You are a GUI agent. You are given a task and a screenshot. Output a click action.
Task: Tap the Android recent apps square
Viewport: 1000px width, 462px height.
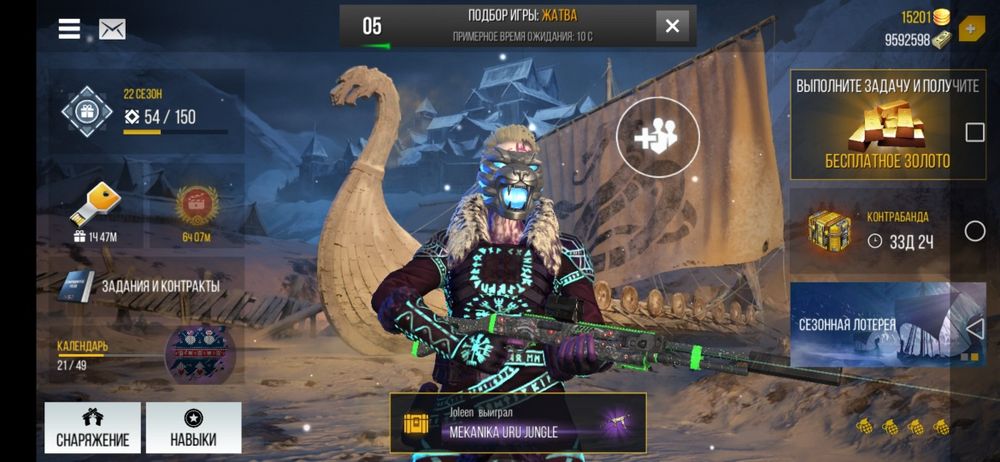coord(975,133)
